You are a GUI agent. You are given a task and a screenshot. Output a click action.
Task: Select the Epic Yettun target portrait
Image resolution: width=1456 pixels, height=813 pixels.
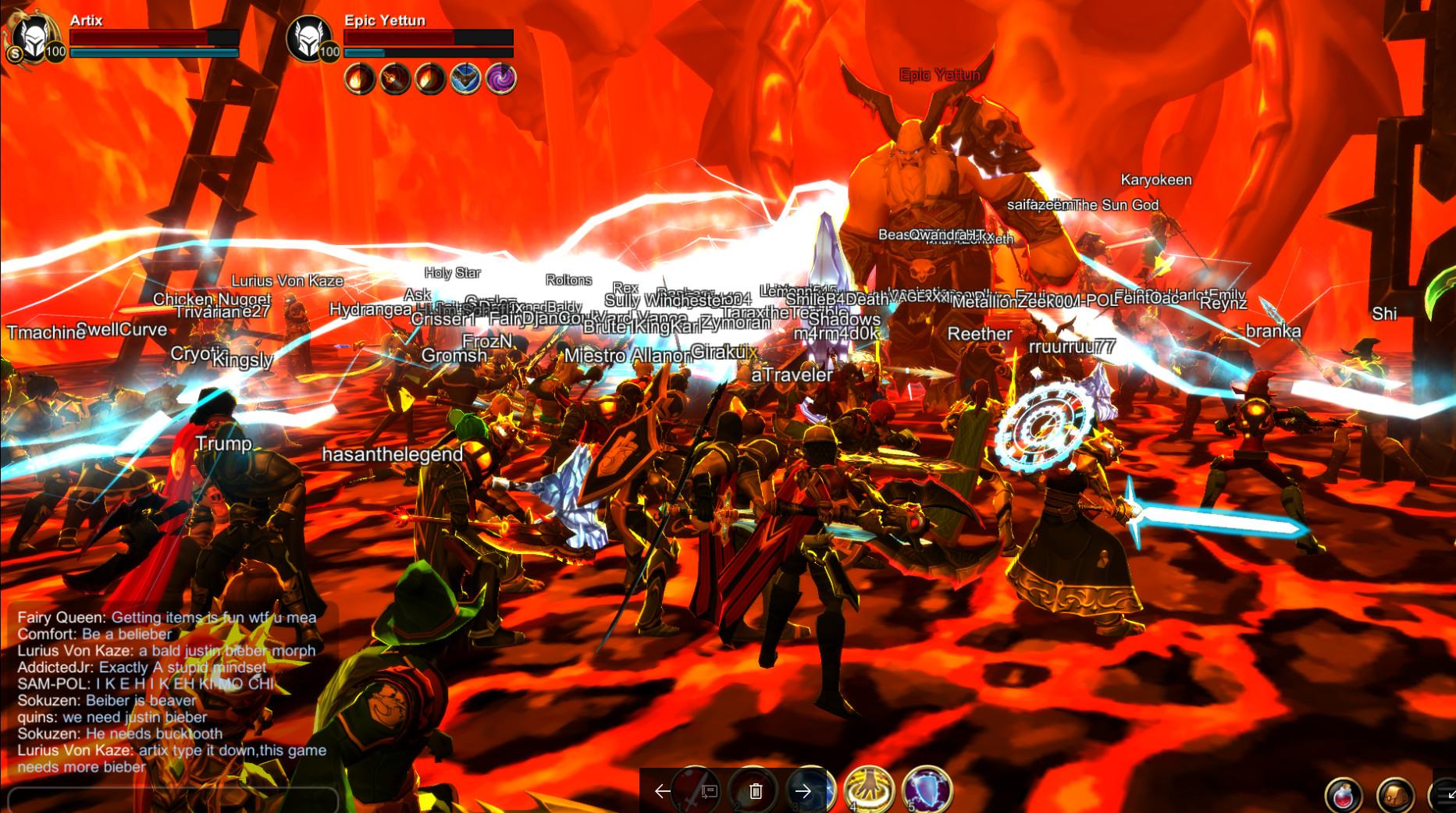point(309,38)
